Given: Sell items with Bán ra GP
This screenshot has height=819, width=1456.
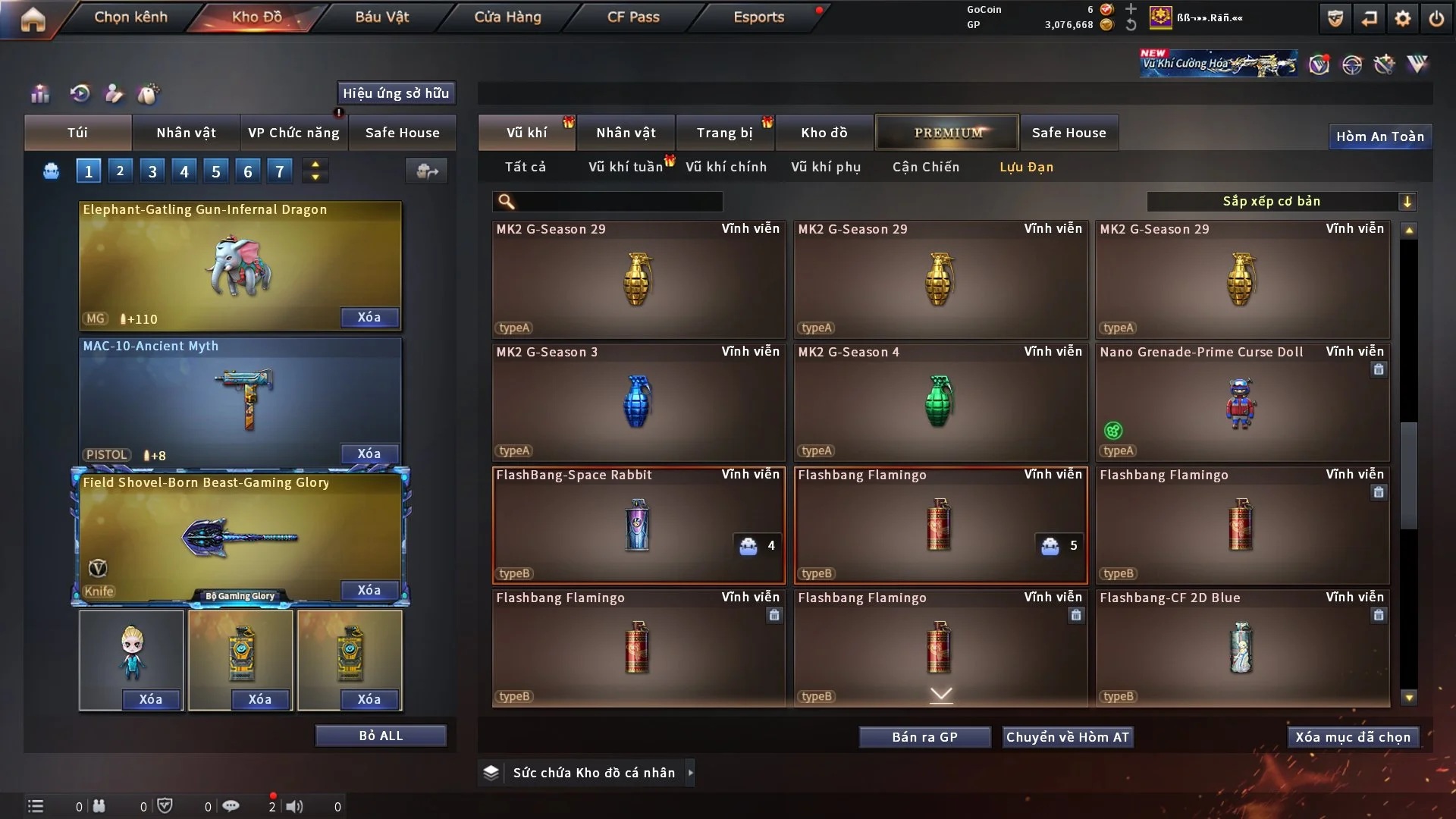Looking at the screenshot, I should pyautogui.click(x=924, y=737).
